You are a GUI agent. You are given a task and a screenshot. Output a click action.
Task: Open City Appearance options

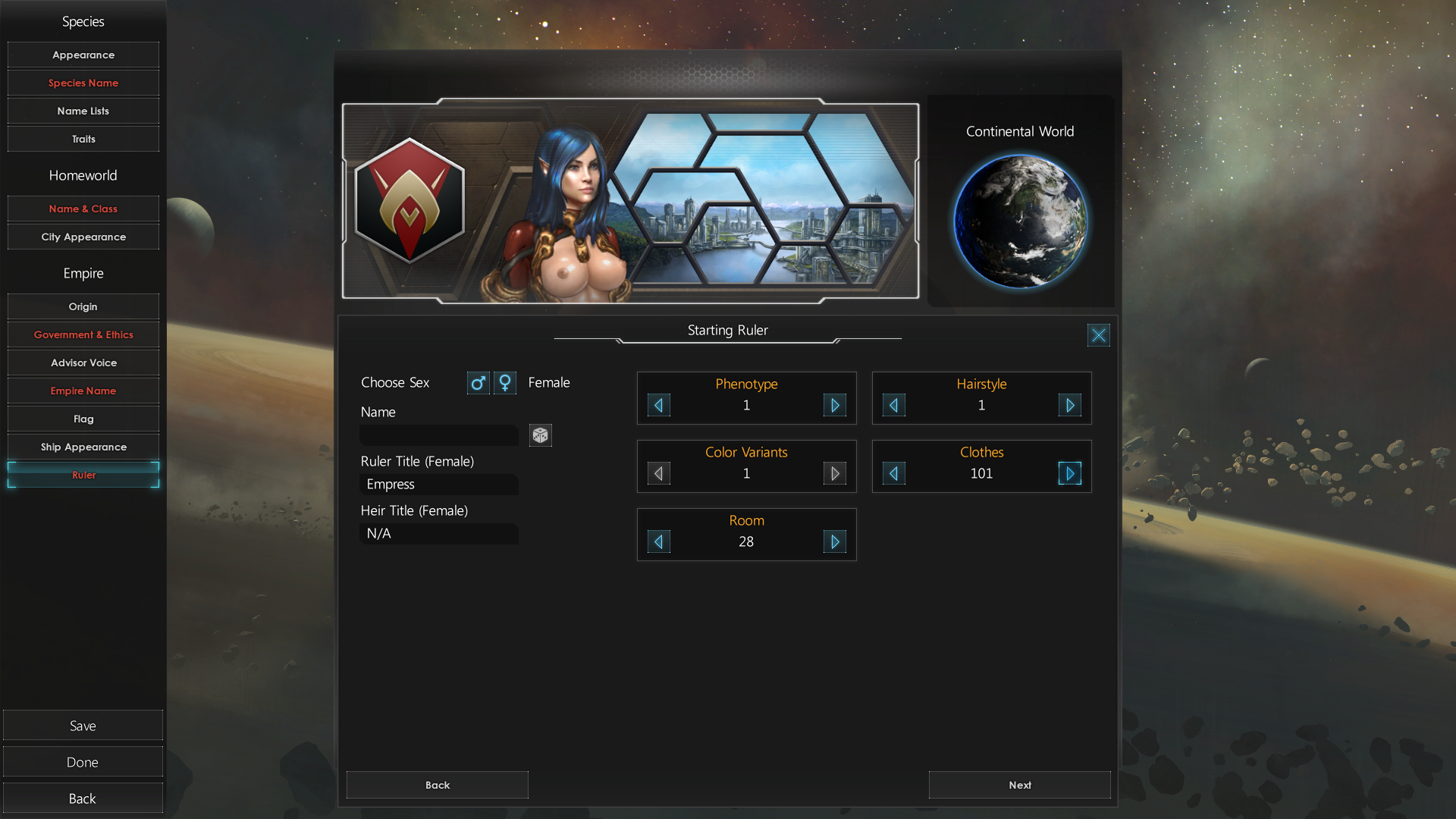[83, 237]
